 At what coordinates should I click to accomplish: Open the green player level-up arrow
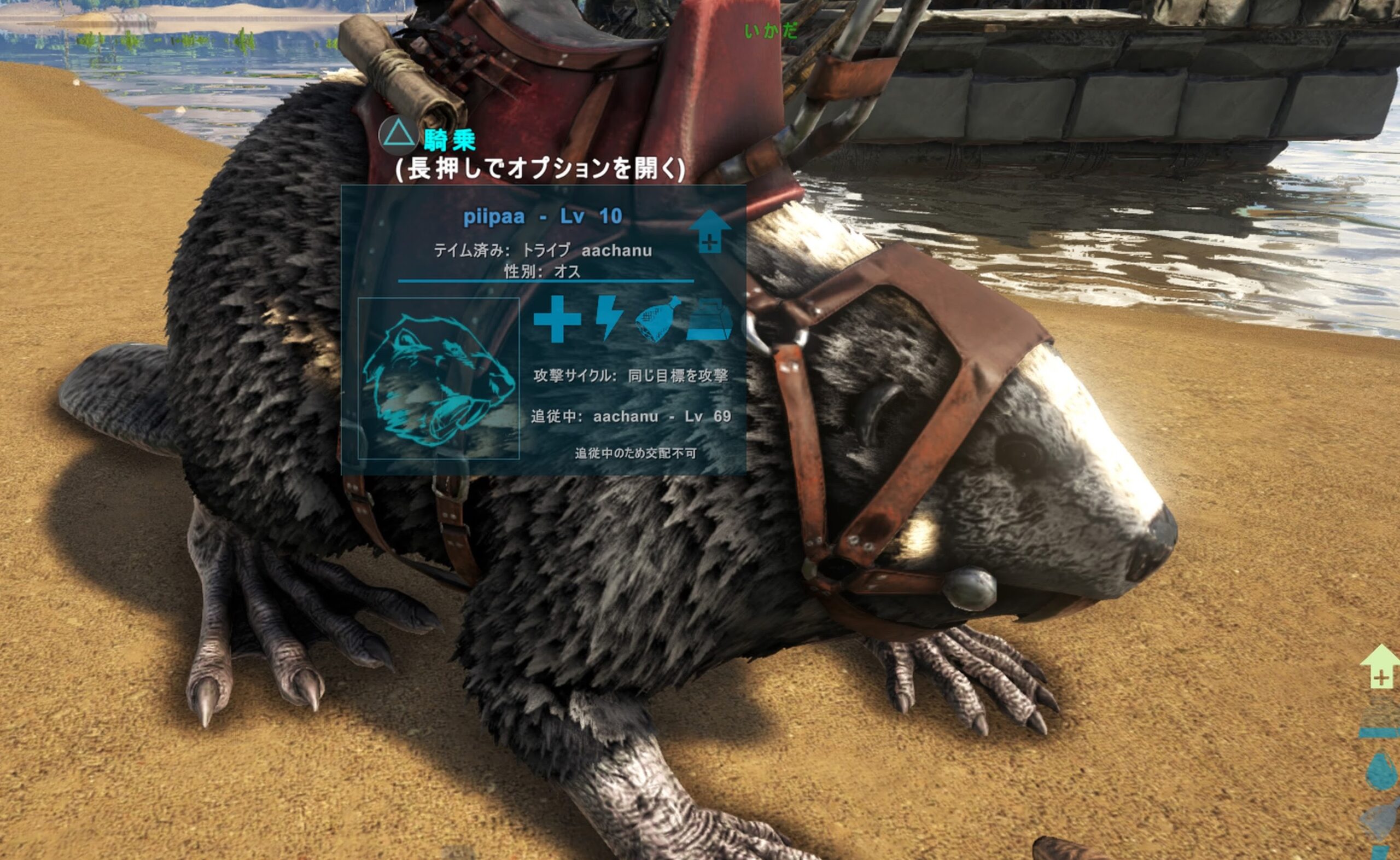[1380, 667]
